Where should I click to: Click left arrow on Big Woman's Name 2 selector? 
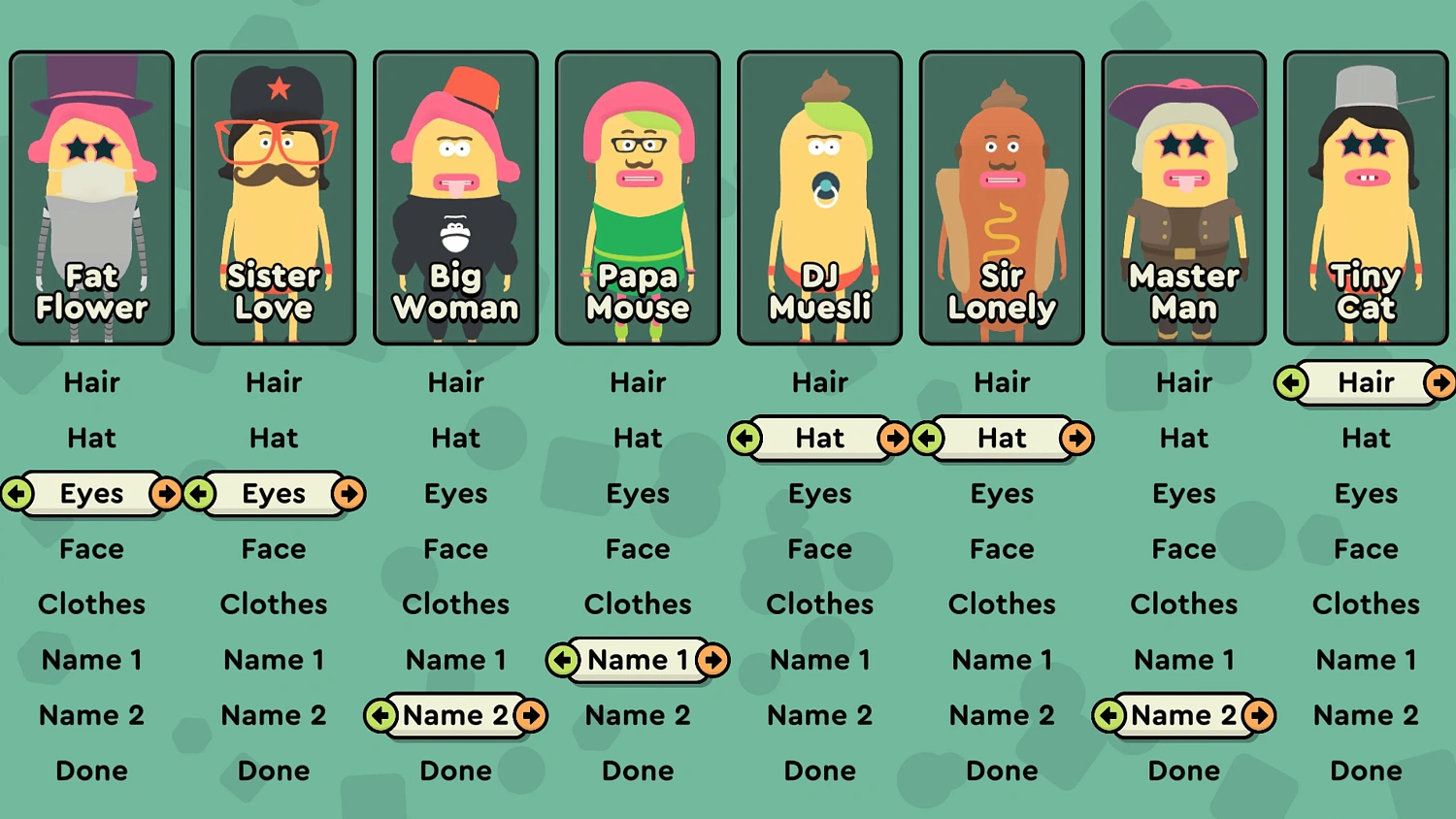pos(381,715)
